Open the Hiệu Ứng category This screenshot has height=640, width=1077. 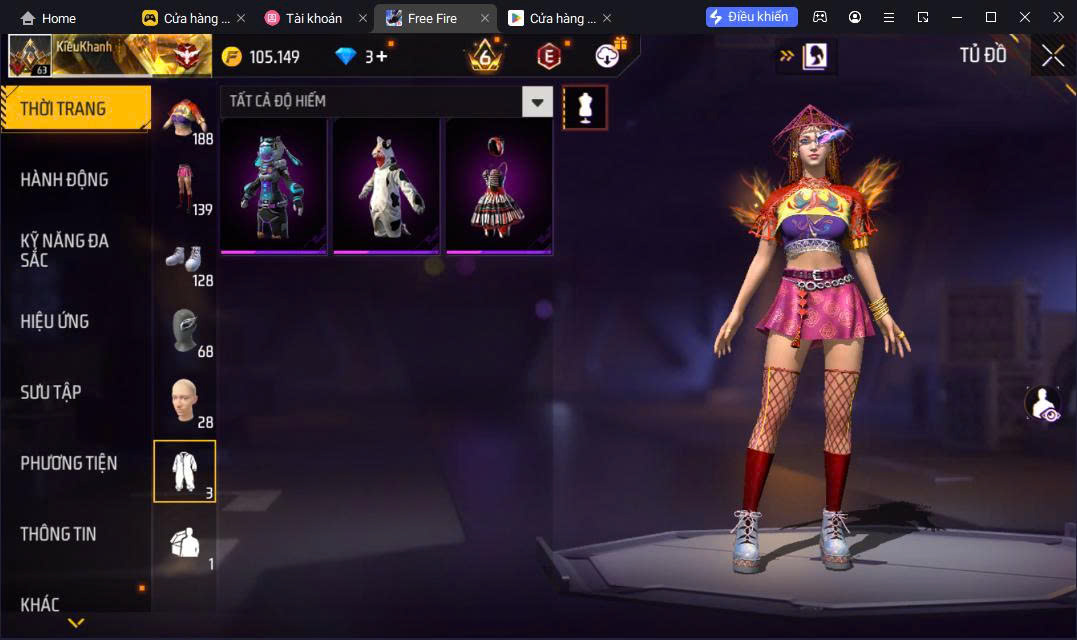[x=55, y=321]
